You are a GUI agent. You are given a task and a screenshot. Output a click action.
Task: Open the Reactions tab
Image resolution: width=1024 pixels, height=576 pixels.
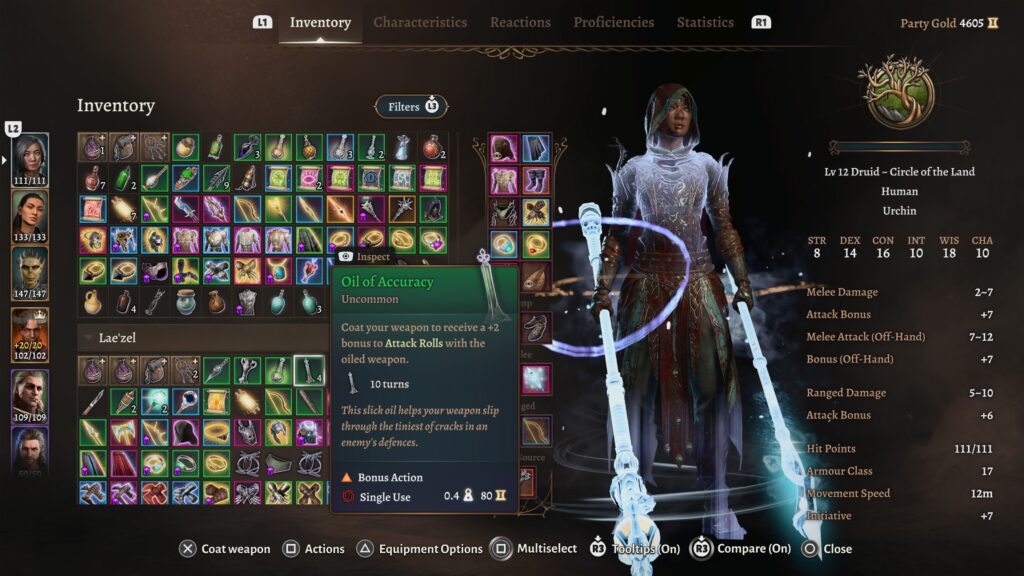520,22
